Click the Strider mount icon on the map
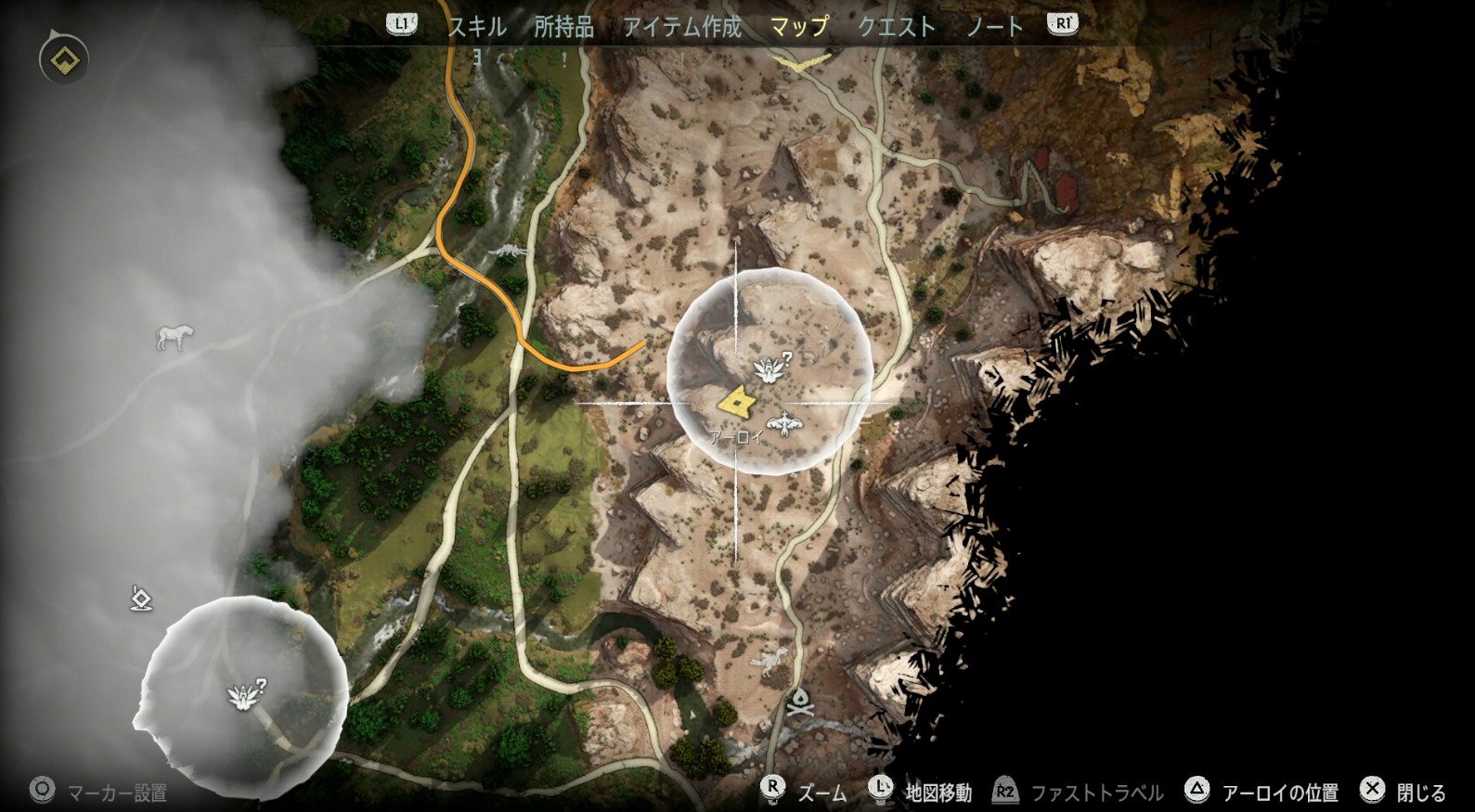 tap(173, 337)
